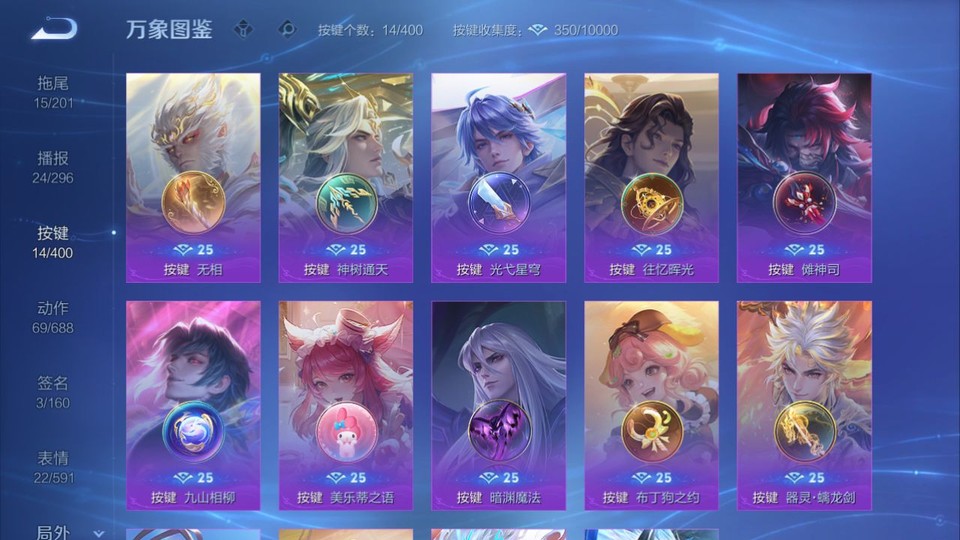This screenshot has width=960, height=540.
Task: Switch to the 播报 tab
Action: pos(53,167)
